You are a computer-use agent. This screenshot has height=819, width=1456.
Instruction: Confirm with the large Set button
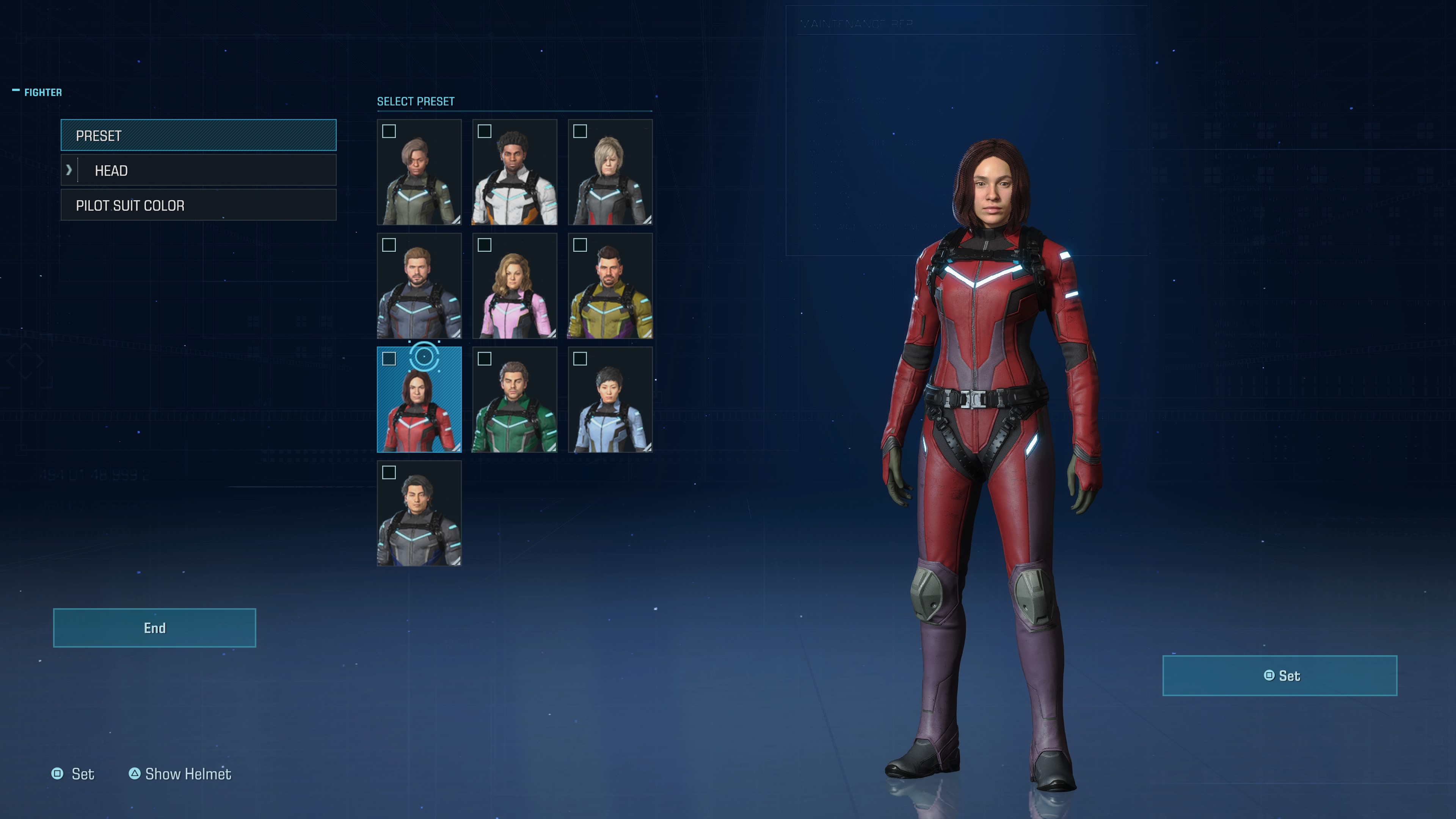point(1279,675)
